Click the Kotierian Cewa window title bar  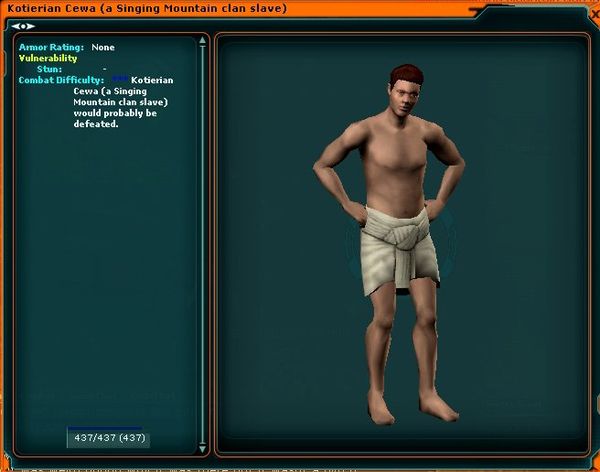300,8
